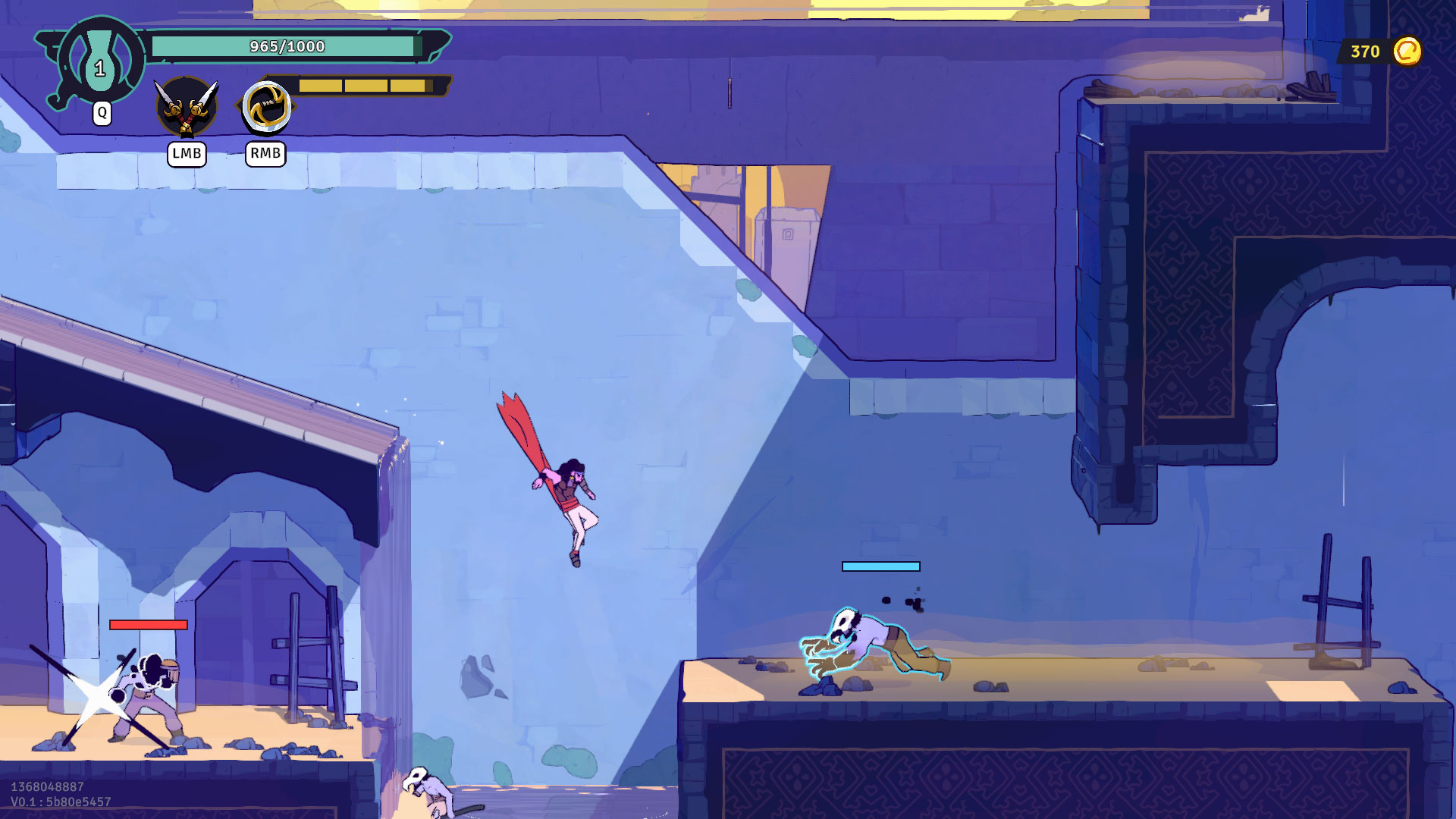Activate the twin daggers weapon icon
1456x819 pixels.
tap(187, 108)
